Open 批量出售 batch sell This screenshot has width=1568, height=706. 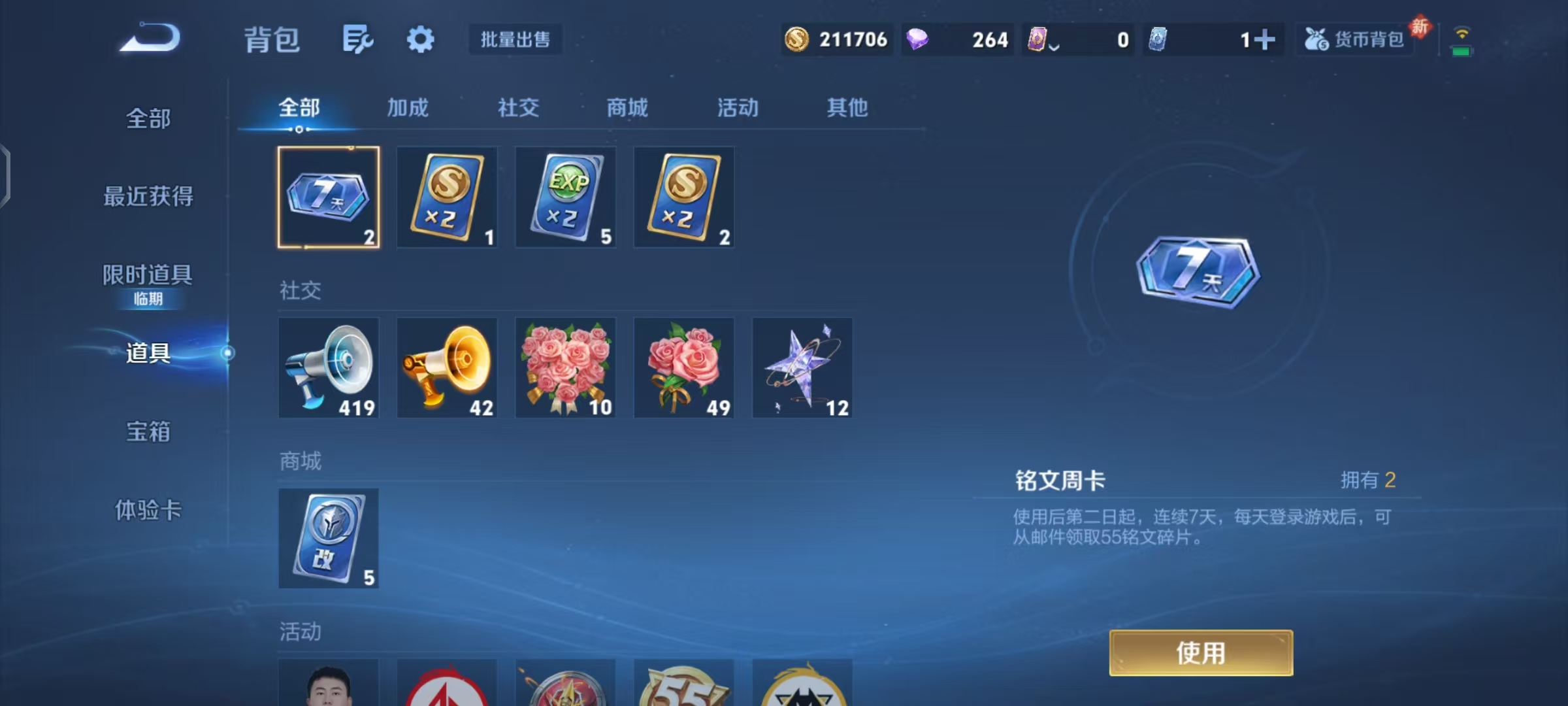pyautogui.click(x=515, y=39)
